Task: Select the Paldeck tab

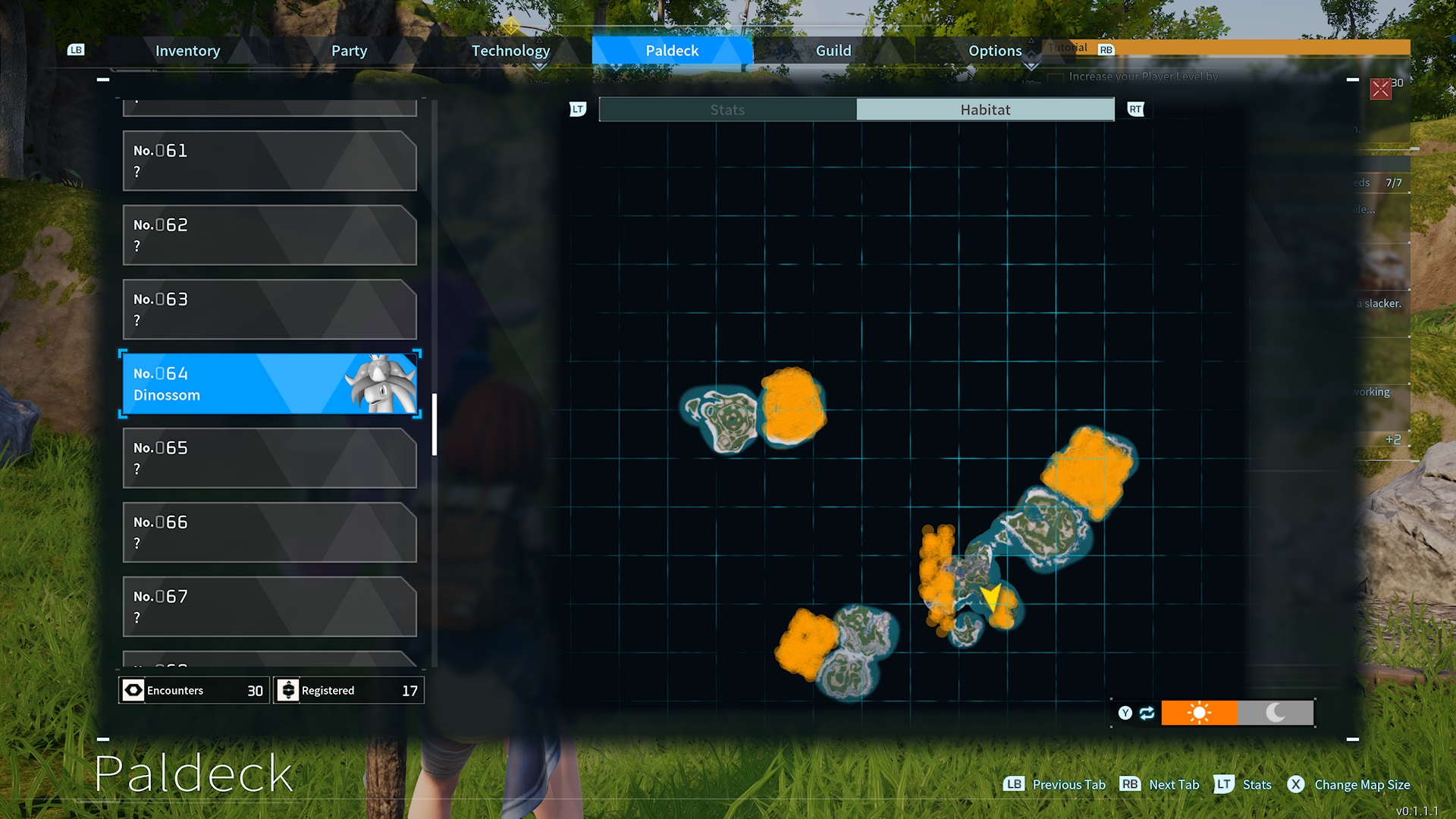Action: pos(672,51)
